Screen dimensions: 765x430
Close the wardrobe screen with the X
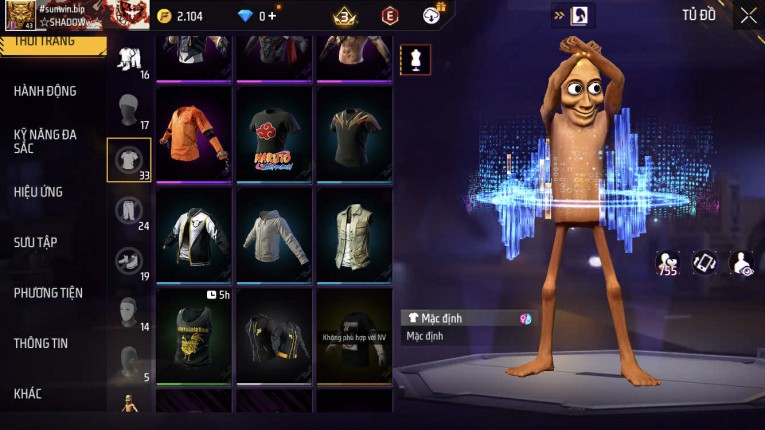point(748,15)
